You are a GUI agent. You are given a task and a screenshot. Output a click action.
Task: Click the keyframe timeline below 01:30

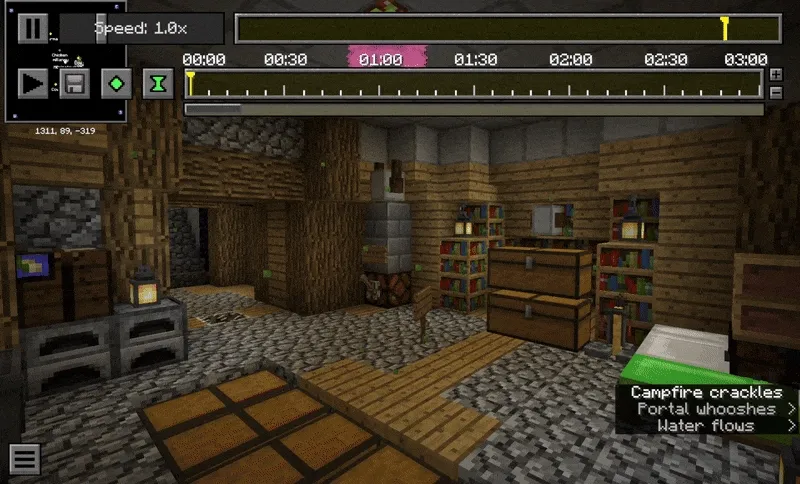pos(475,84)
